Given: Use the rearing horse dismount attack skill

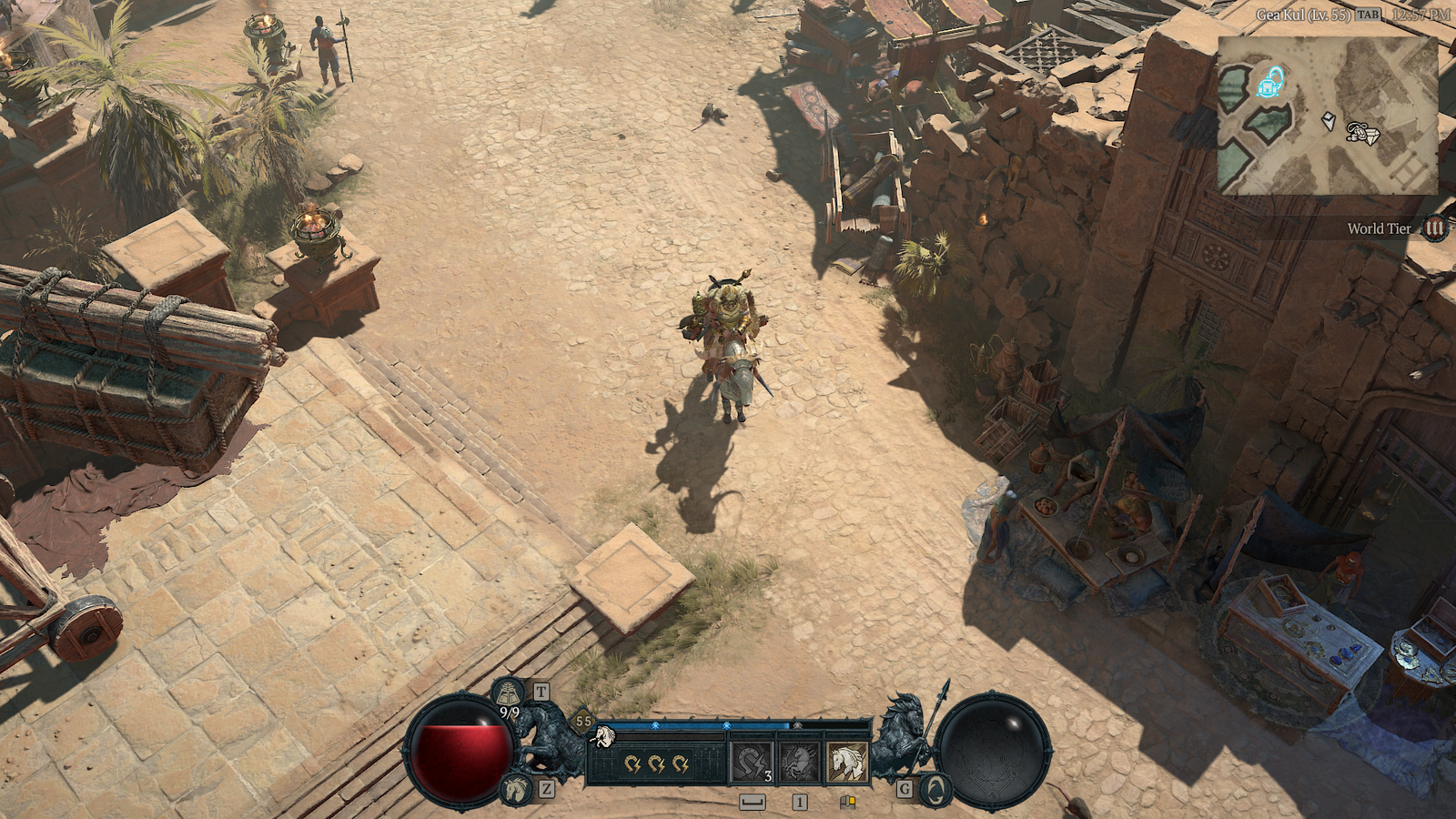Looking at the screenshot, I should coord(799,763).
